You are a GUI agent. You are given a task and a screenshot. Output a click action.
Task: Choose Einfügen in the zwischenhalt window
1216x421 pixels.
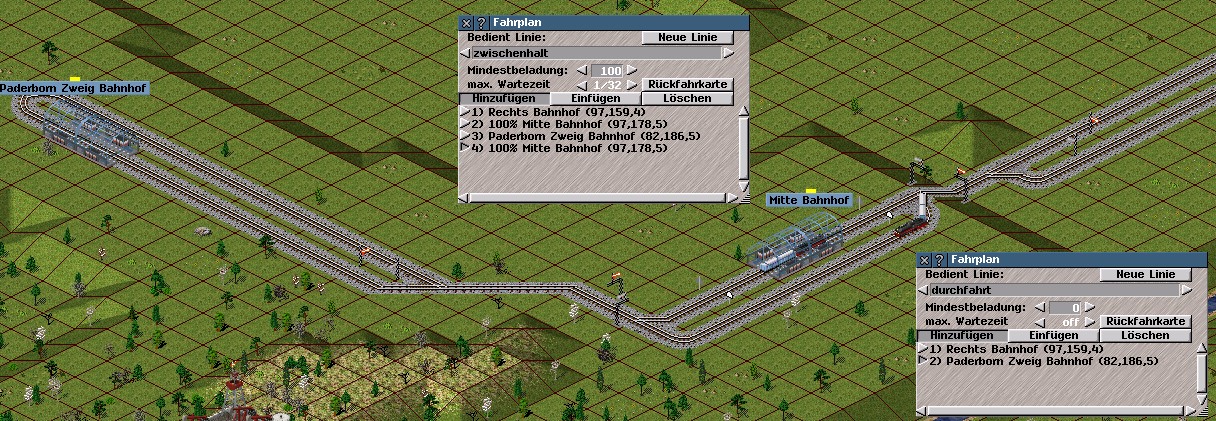[595, 99]
